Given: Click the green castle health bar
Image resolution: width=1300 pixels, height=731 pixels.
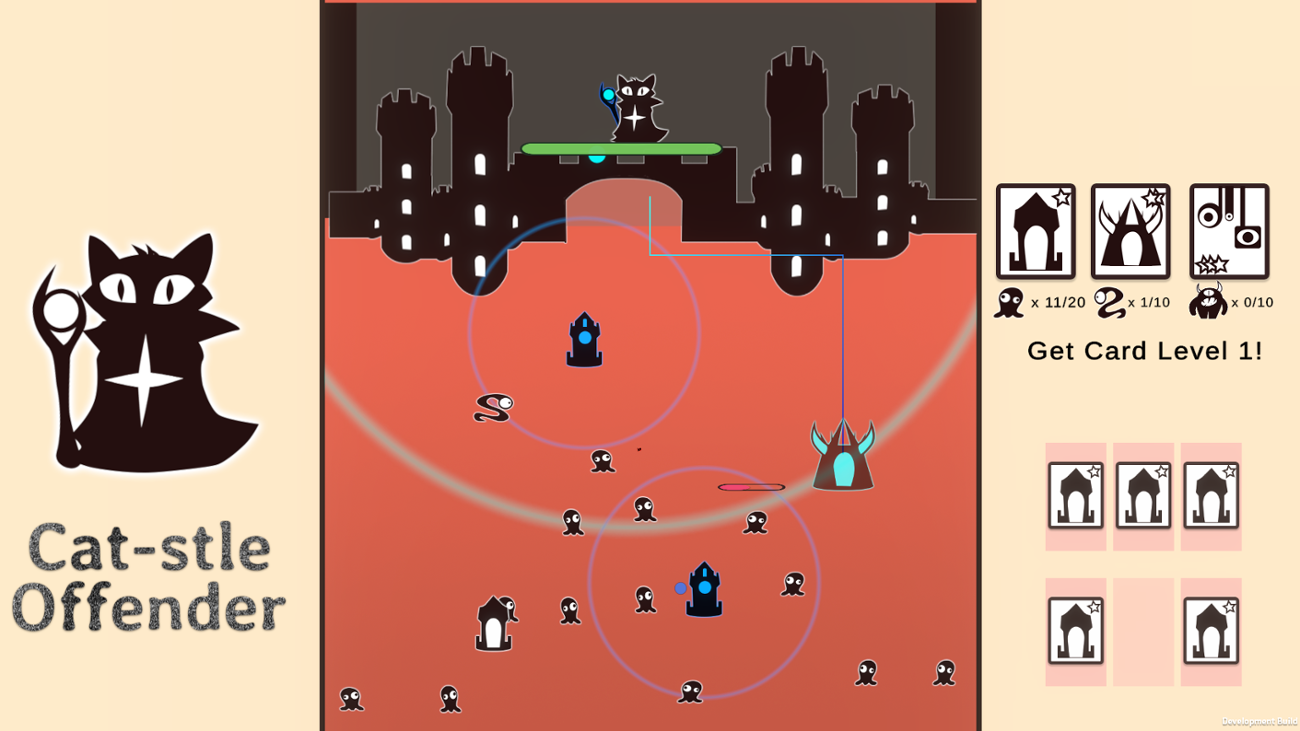Looking at the screenshot, I should point(621,148).
